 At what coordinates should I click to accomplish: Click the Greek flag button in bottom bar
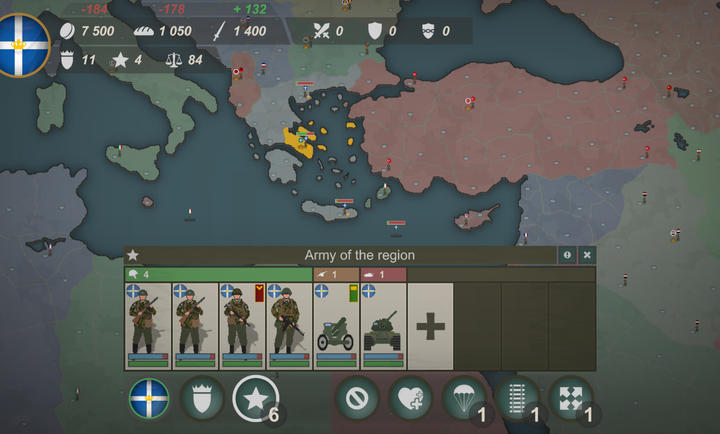pyautogui.click(x=149, y=398)
